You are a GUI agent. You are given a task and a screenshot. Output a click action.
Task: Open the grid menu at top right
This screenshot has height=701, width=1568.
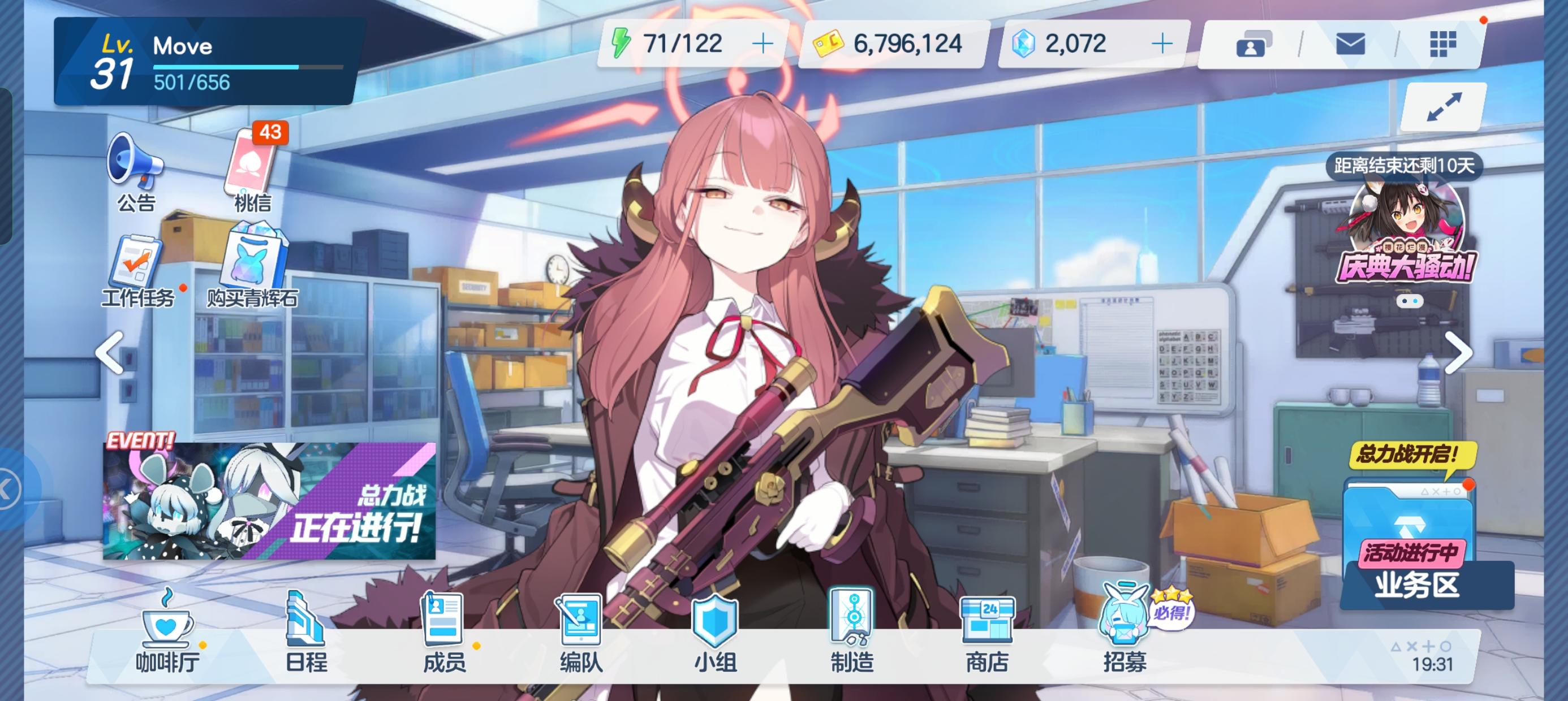(x=1442, y=44)
